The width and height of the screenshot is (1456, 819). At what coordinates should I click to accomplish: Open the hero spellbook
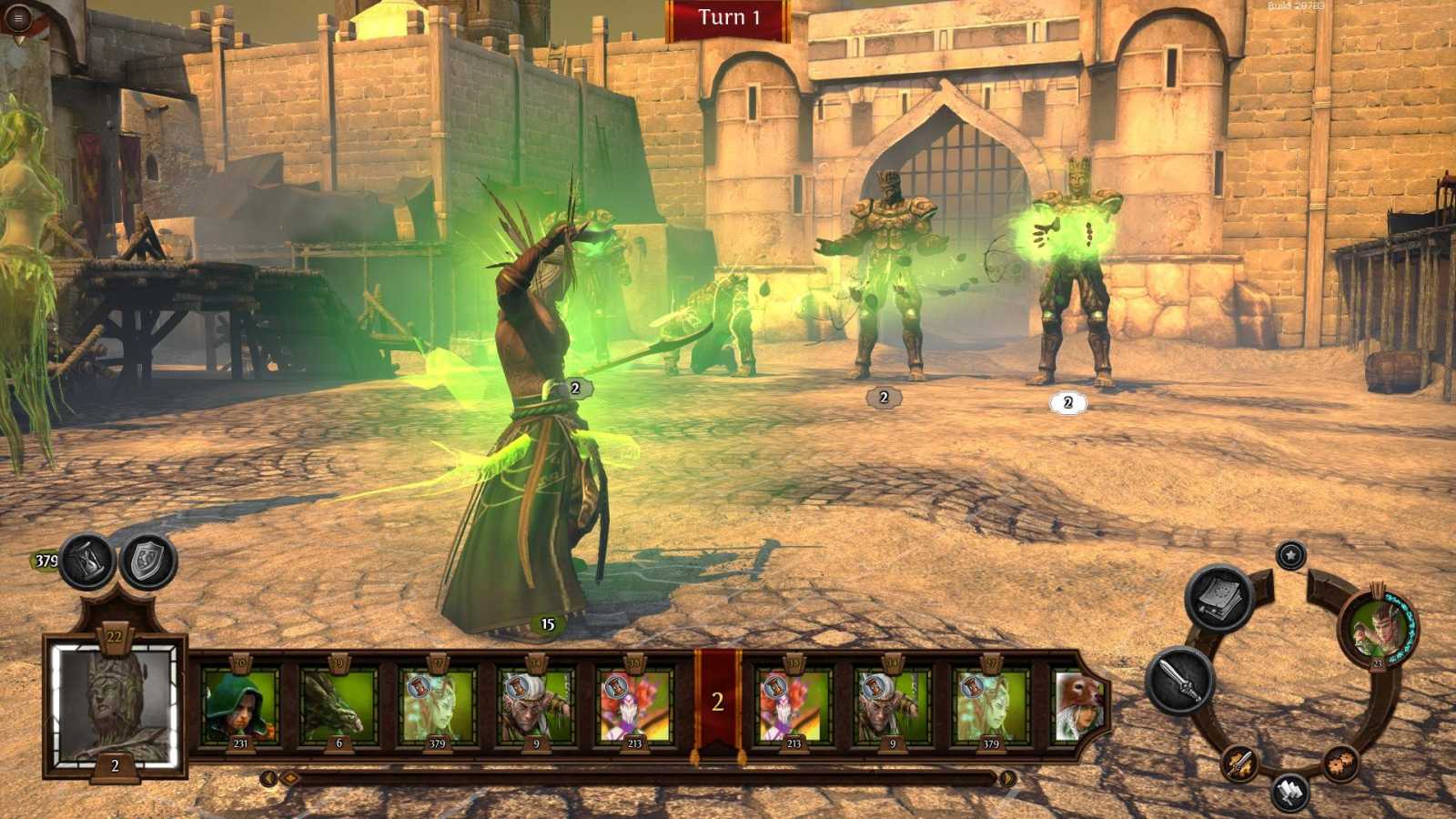[x=1219, y=599]
